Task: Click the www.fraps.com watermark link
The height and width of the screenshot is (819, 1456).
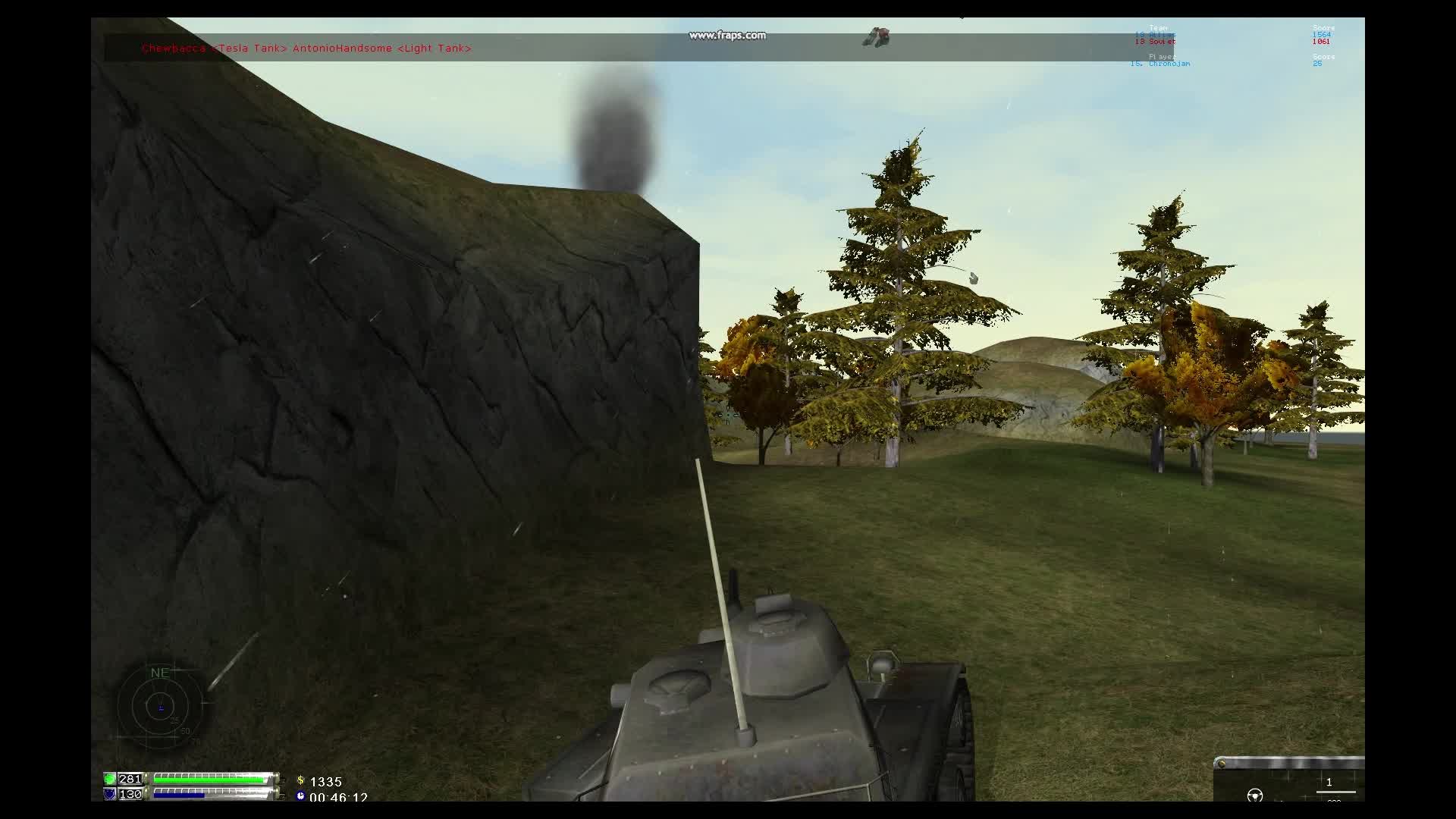Action: tap(727, 35)
